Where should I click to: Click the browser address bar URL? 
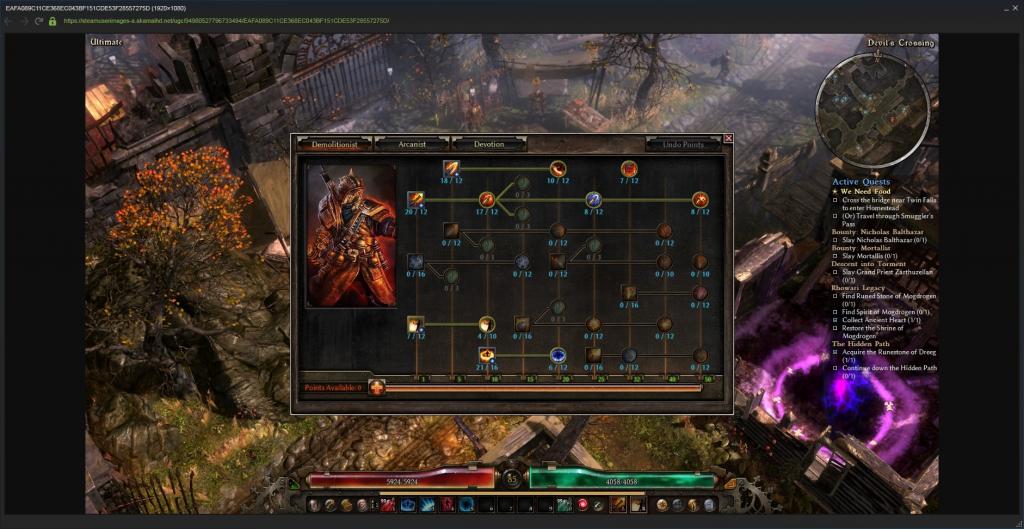[225, 20]
